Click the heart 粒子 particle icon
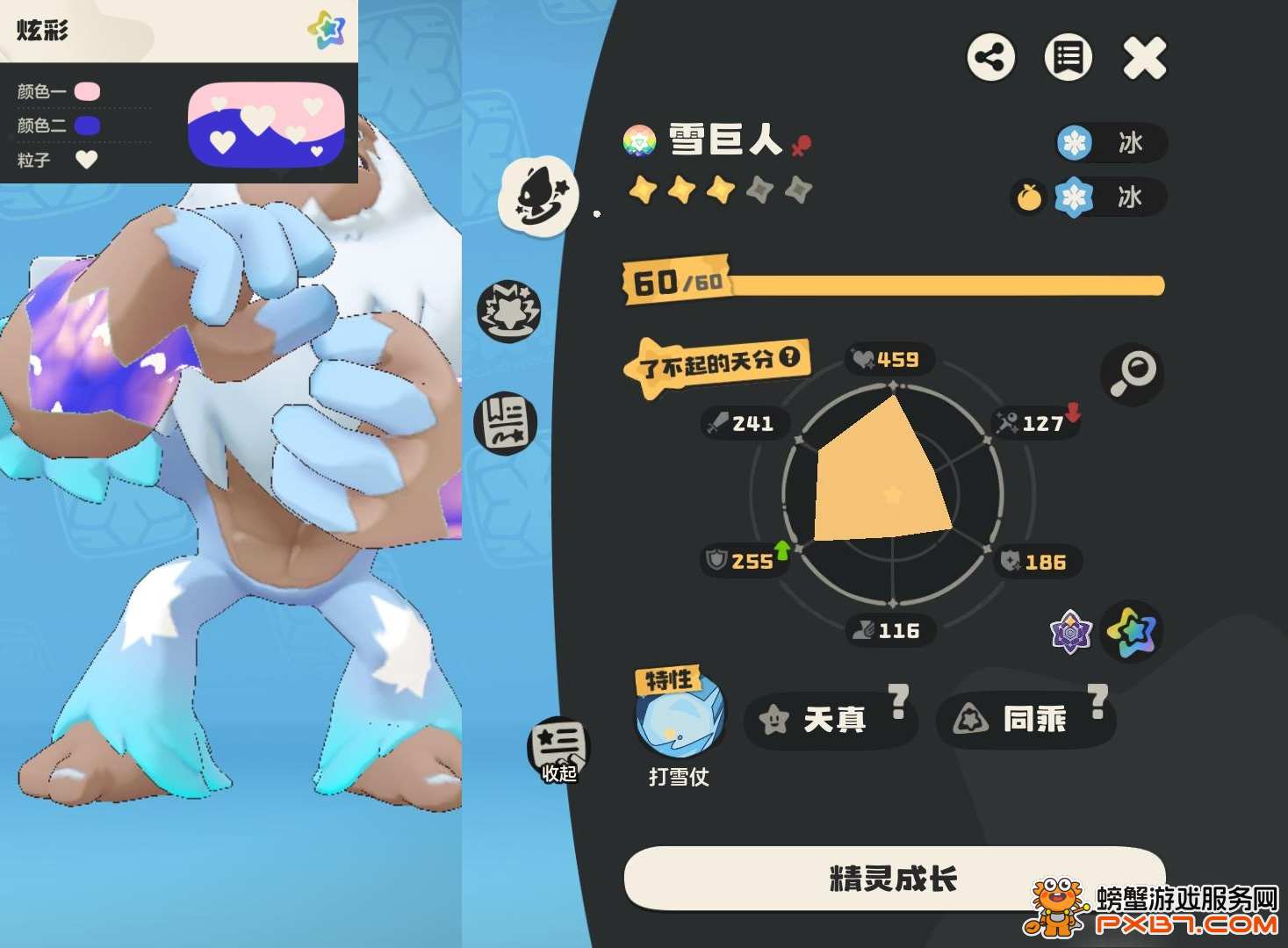Screen dimensions: 1288x948 [86, 160]
